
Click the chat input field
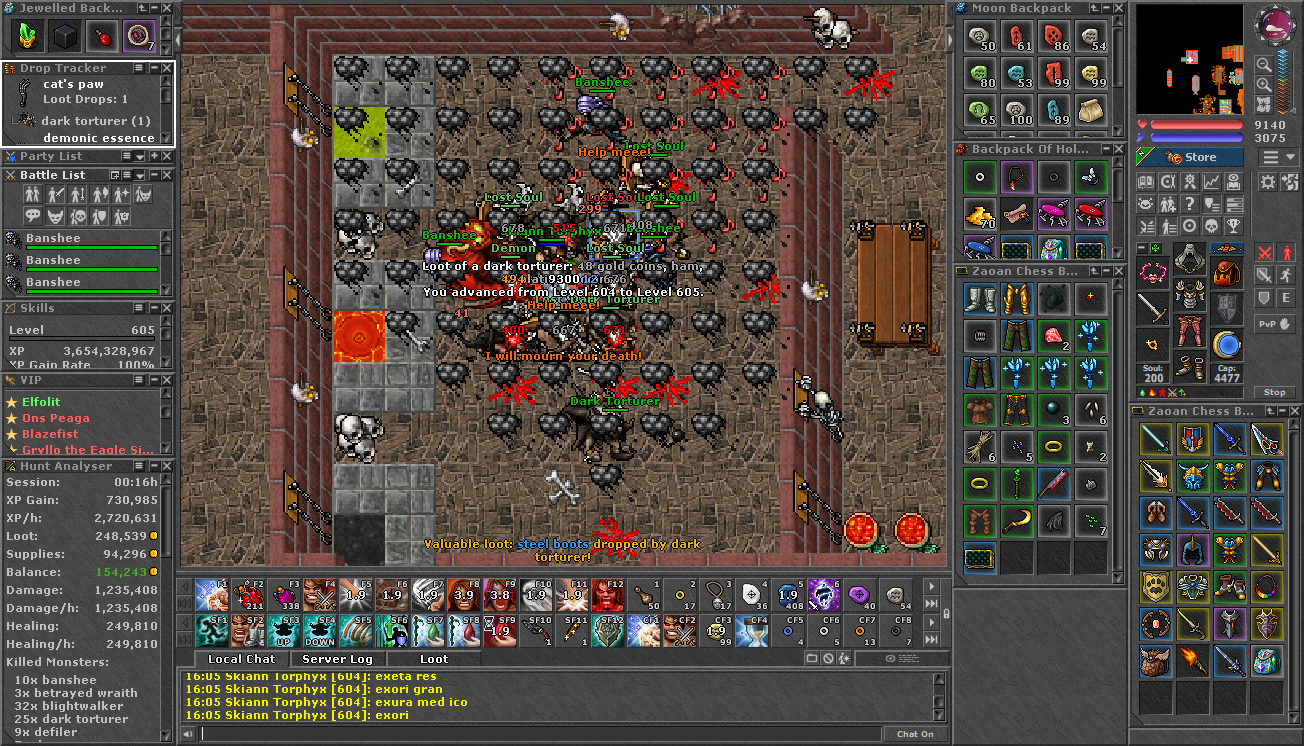(500, 733)
